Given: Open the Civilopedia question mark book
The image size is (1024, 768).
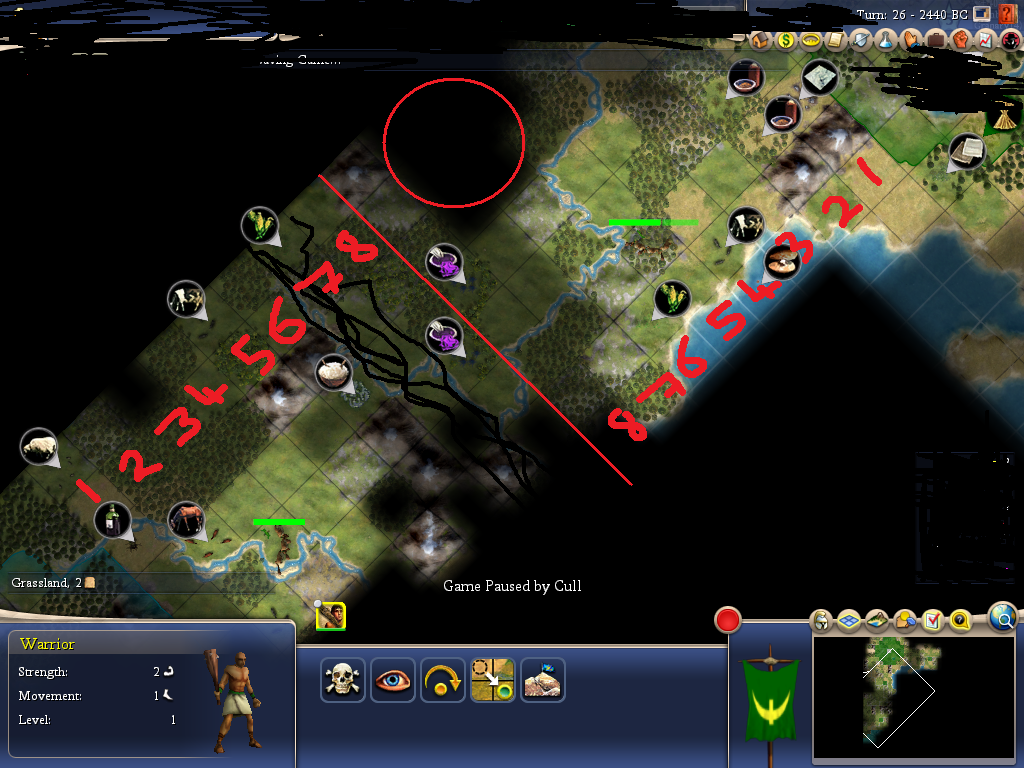Looking at the screenshot, I should point(1007,14).
